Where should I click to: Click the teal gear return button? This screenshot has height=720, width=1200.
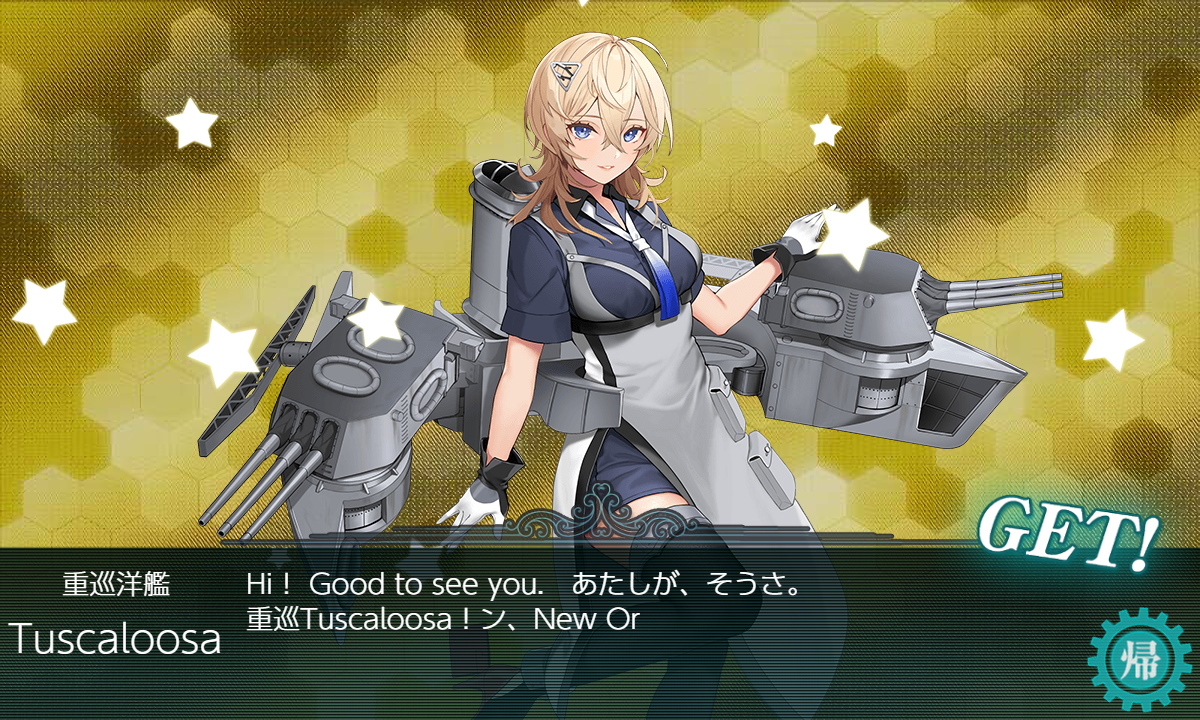click(x=1138, y=660)
